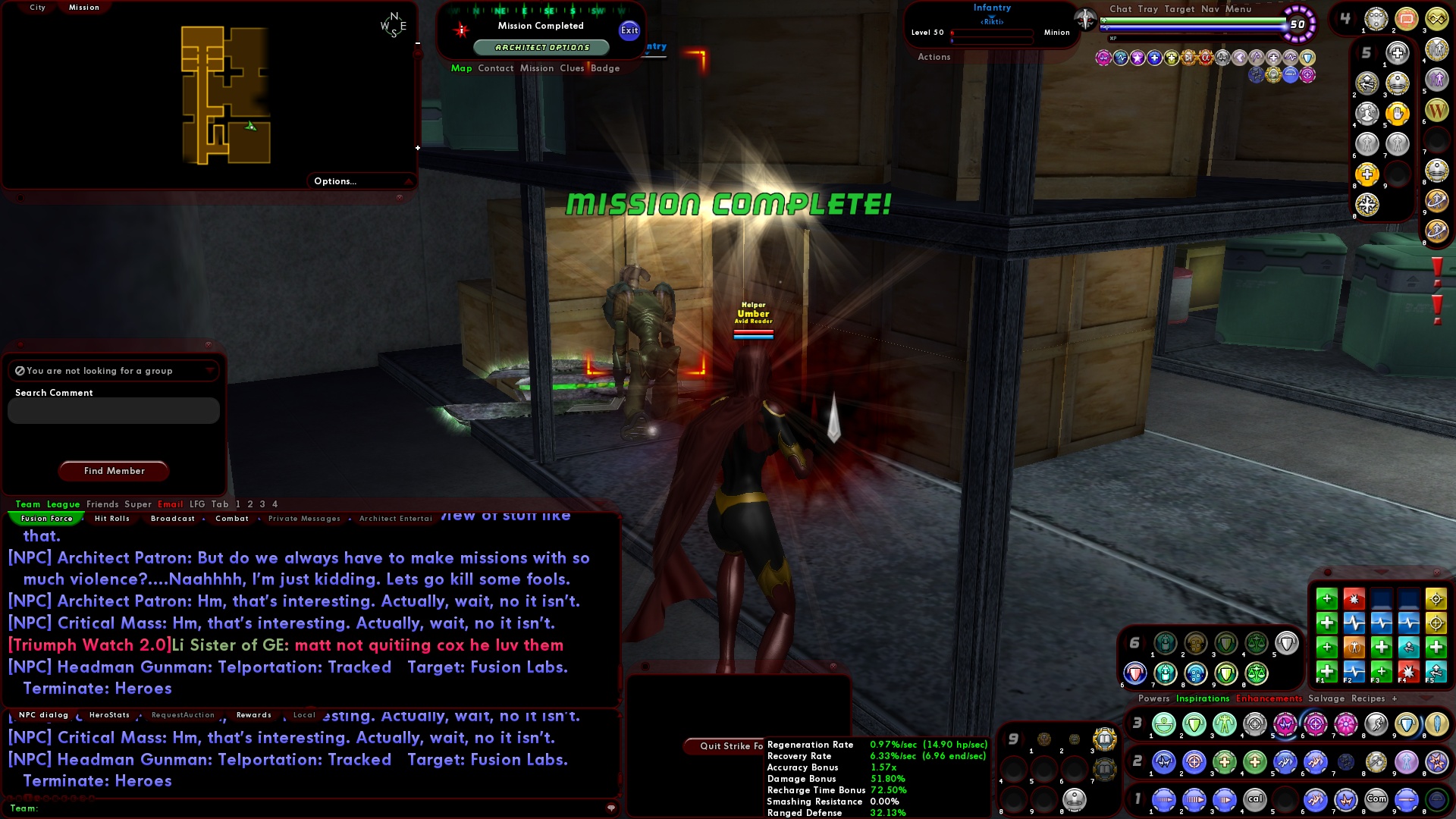Activate the 'Com' power in tray 1
Screen dimensions: 1456x819
pos(1376,800)
